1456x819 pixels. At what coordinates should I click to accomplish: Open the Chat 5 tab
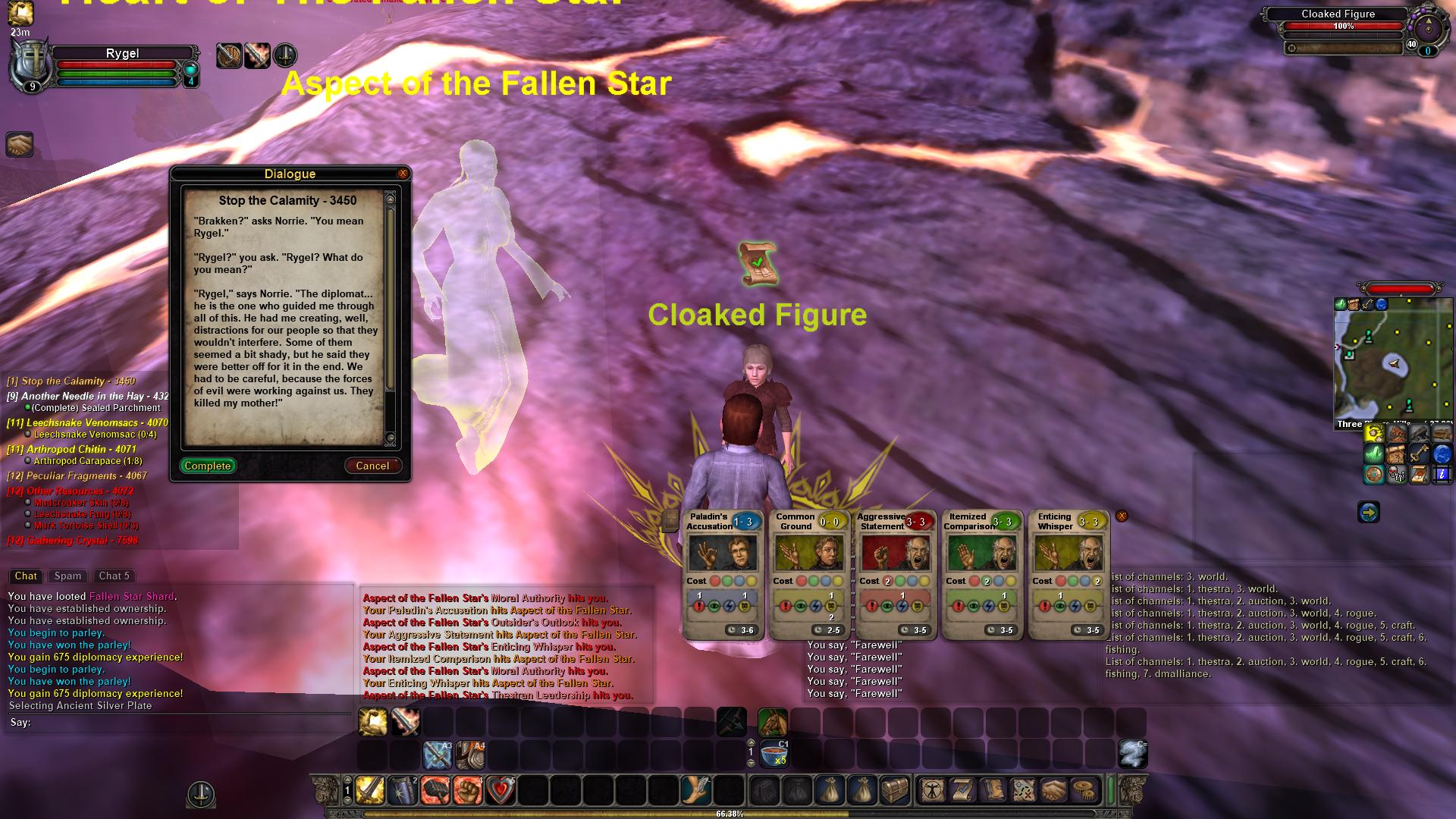point(115,576)
